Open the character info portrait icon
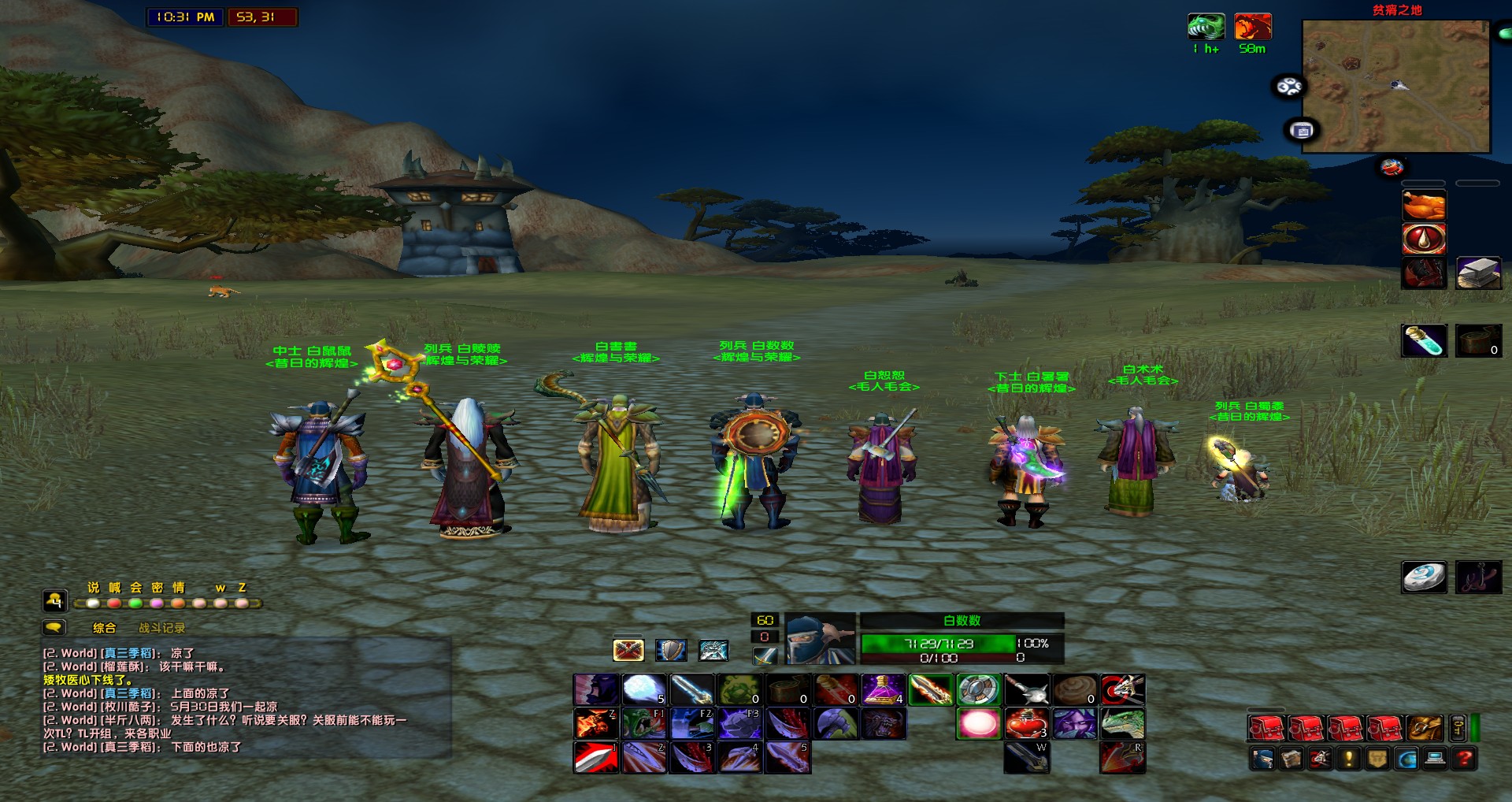The height and width of the screenshot is (802, 1512). tap(1263, 759)
